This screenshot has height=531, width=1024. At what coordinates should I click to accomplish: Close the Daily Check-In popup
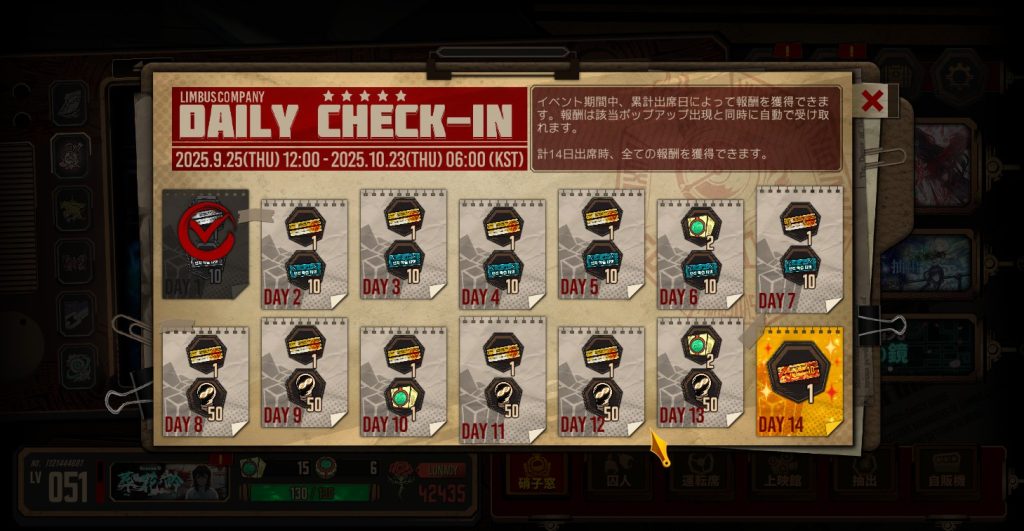pyautogui.click(x=872, y=100)
